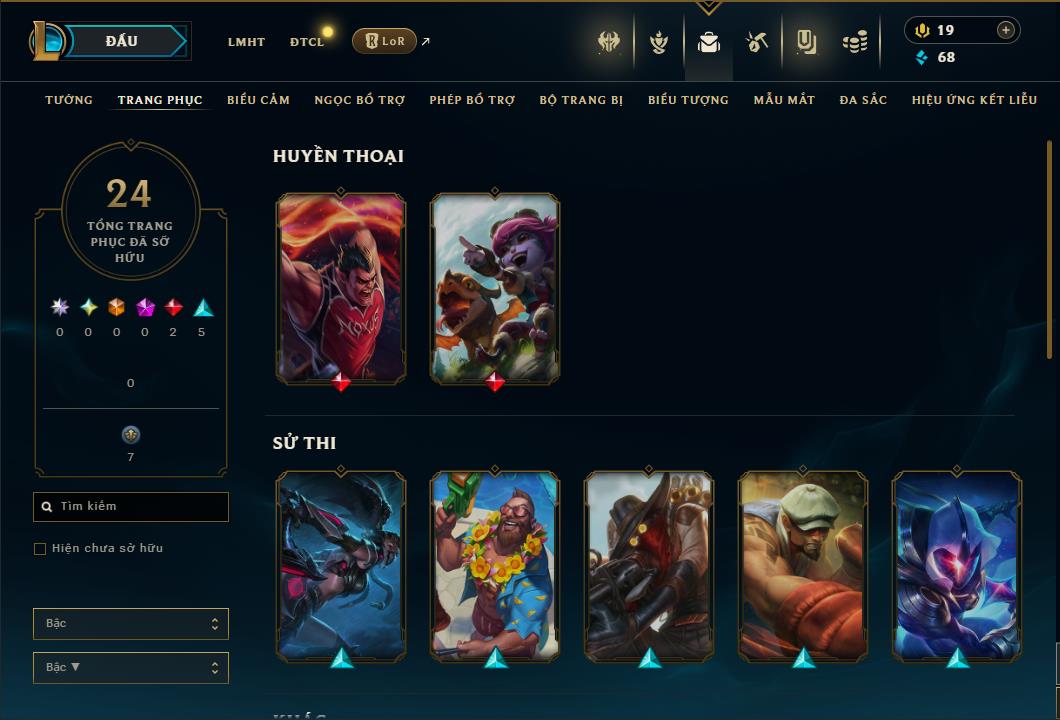
Task: Choose the Tristana dragon trainer skin card
Action: [x=495, y=288]
